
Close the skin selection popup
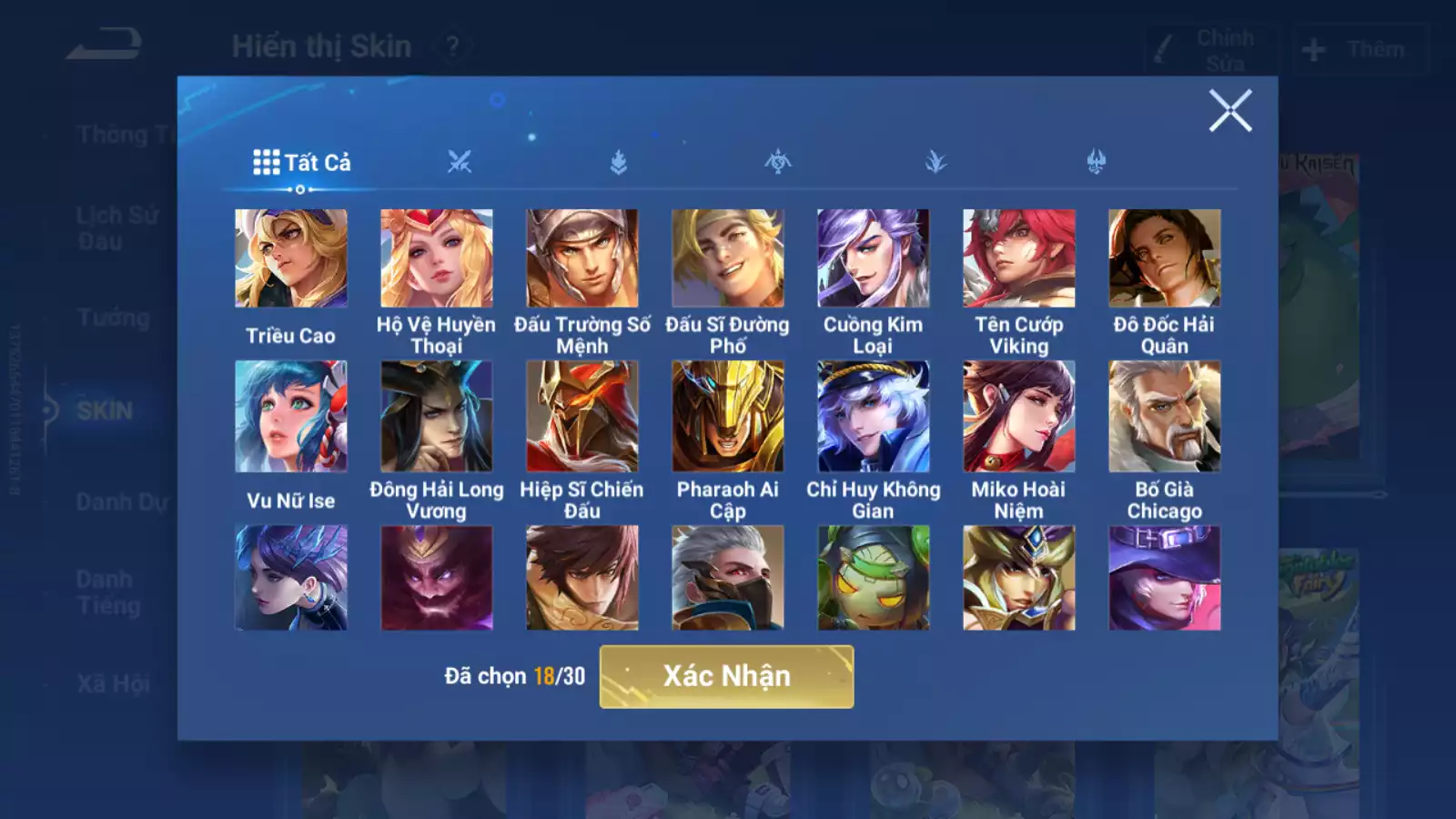click(1230, 111)
